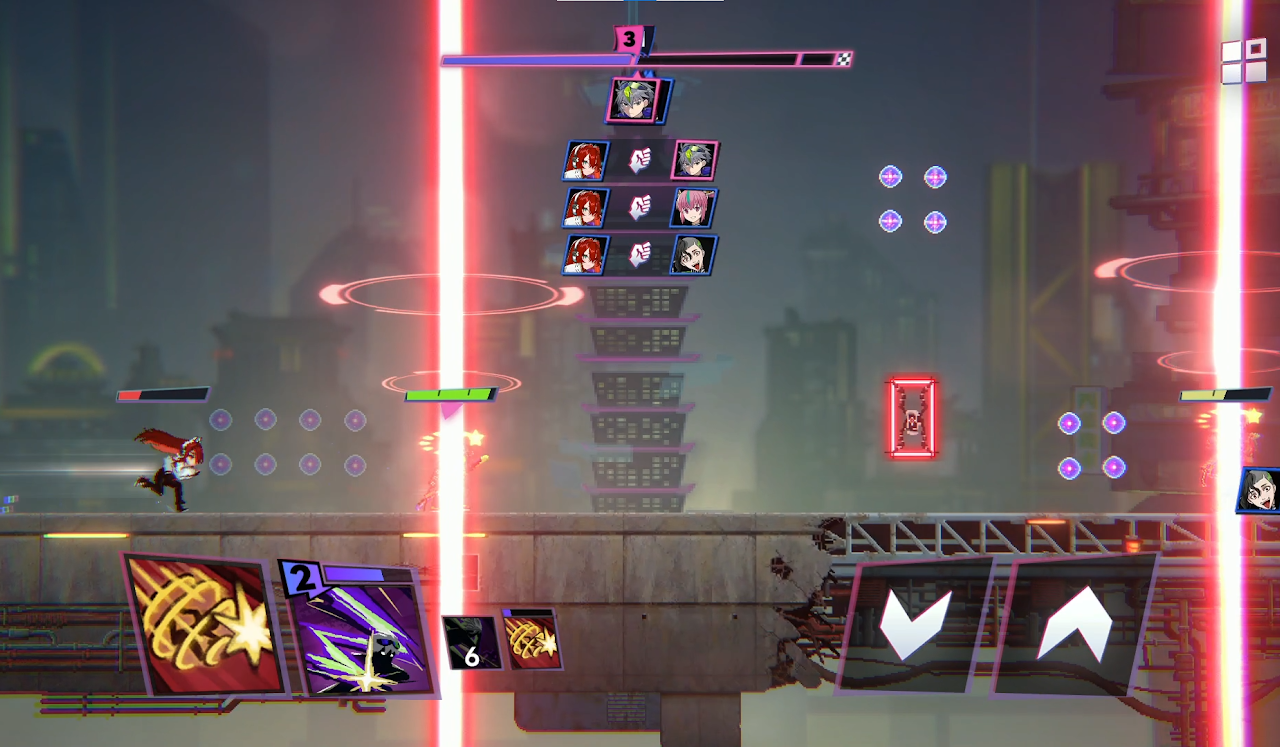Tap the middle fist icon between fighters
Viewport: 1280px width, 747px height.
(640, 204)
